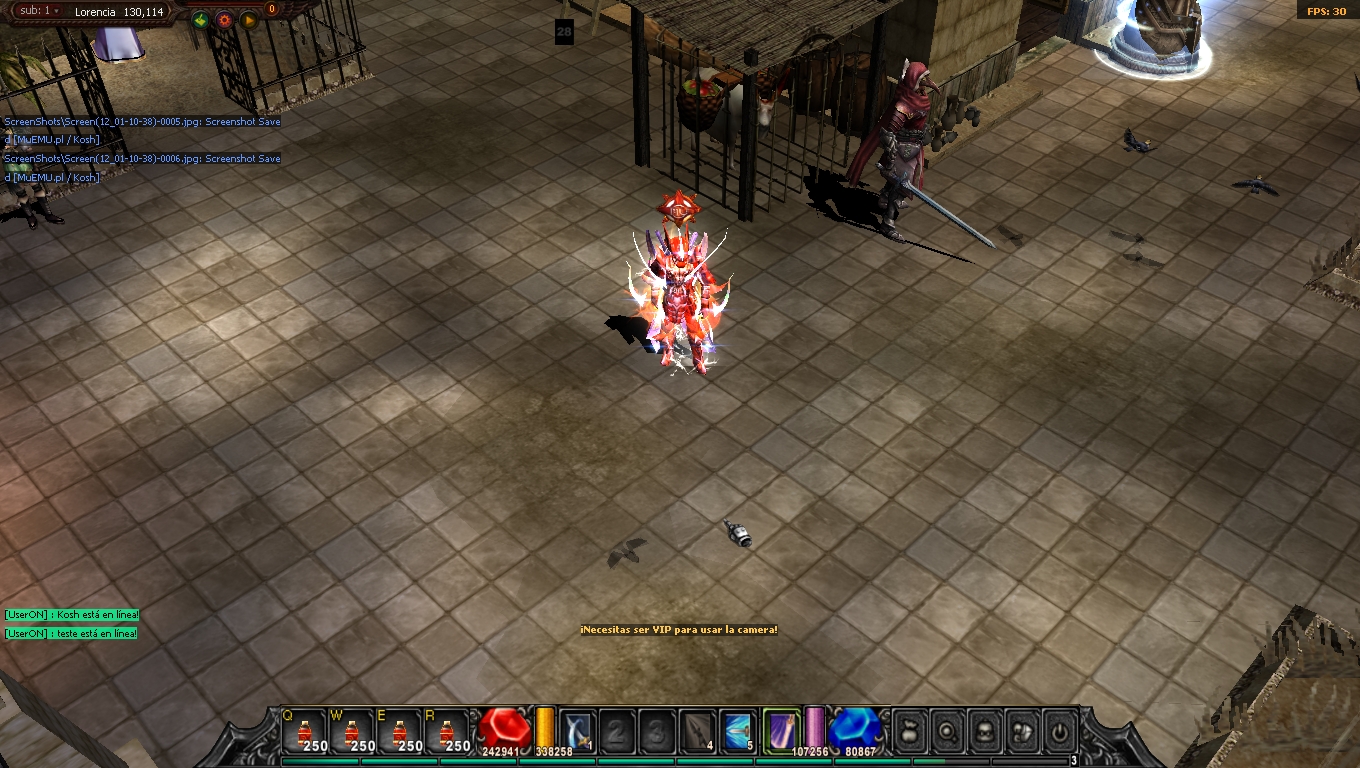The height and width of the screenshot is (768, 1360).
Task: Use the potion in the E slot
Action: tap(400, 731)
